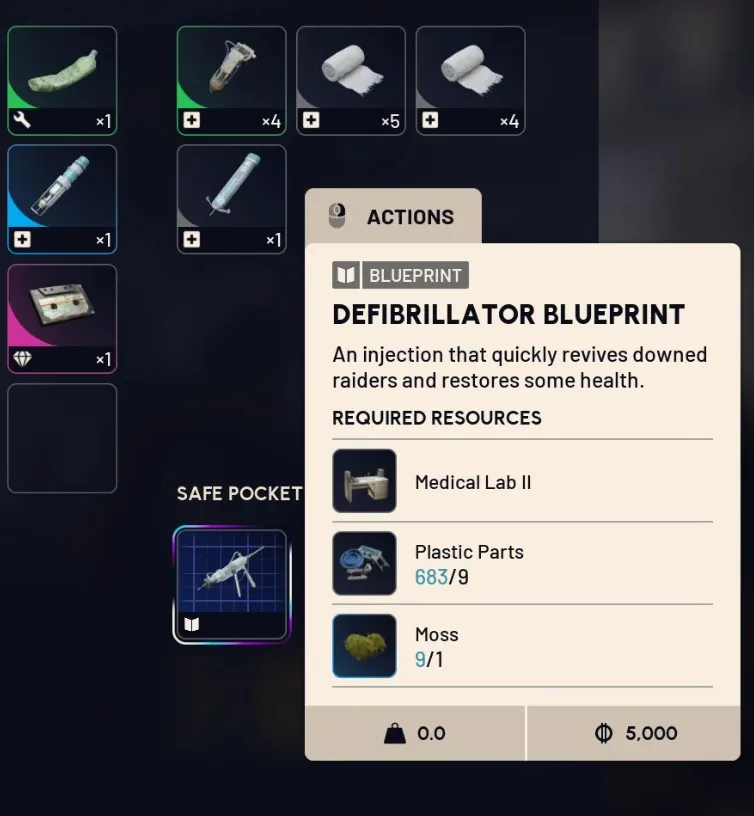Image resolution: width=754 pixels, height=816 pixels.
Task: Select the green item with the wrench icon
Action: (62, 80)
